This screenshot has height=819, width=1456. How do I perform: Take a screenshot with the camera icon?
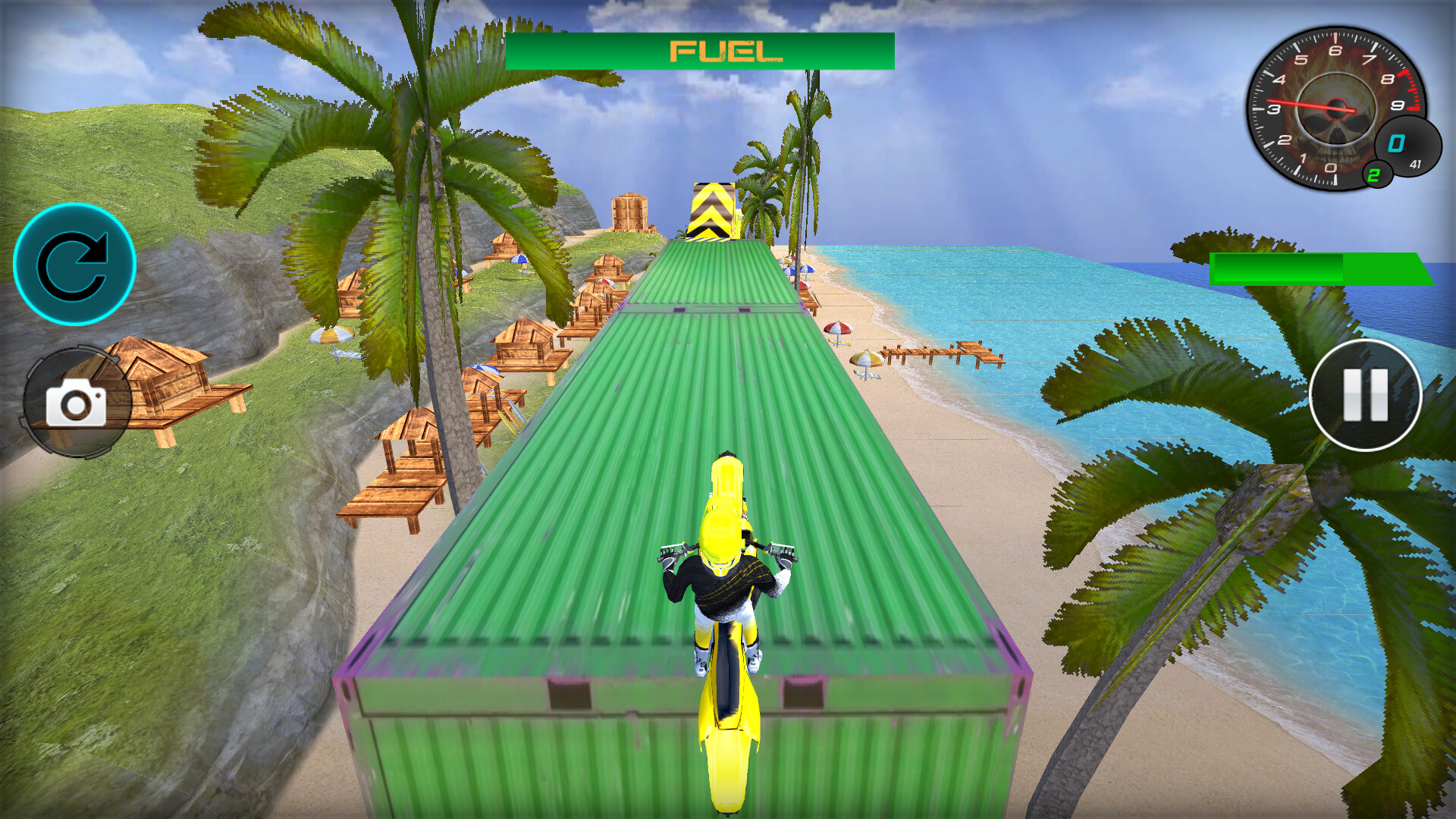(76, 398)
